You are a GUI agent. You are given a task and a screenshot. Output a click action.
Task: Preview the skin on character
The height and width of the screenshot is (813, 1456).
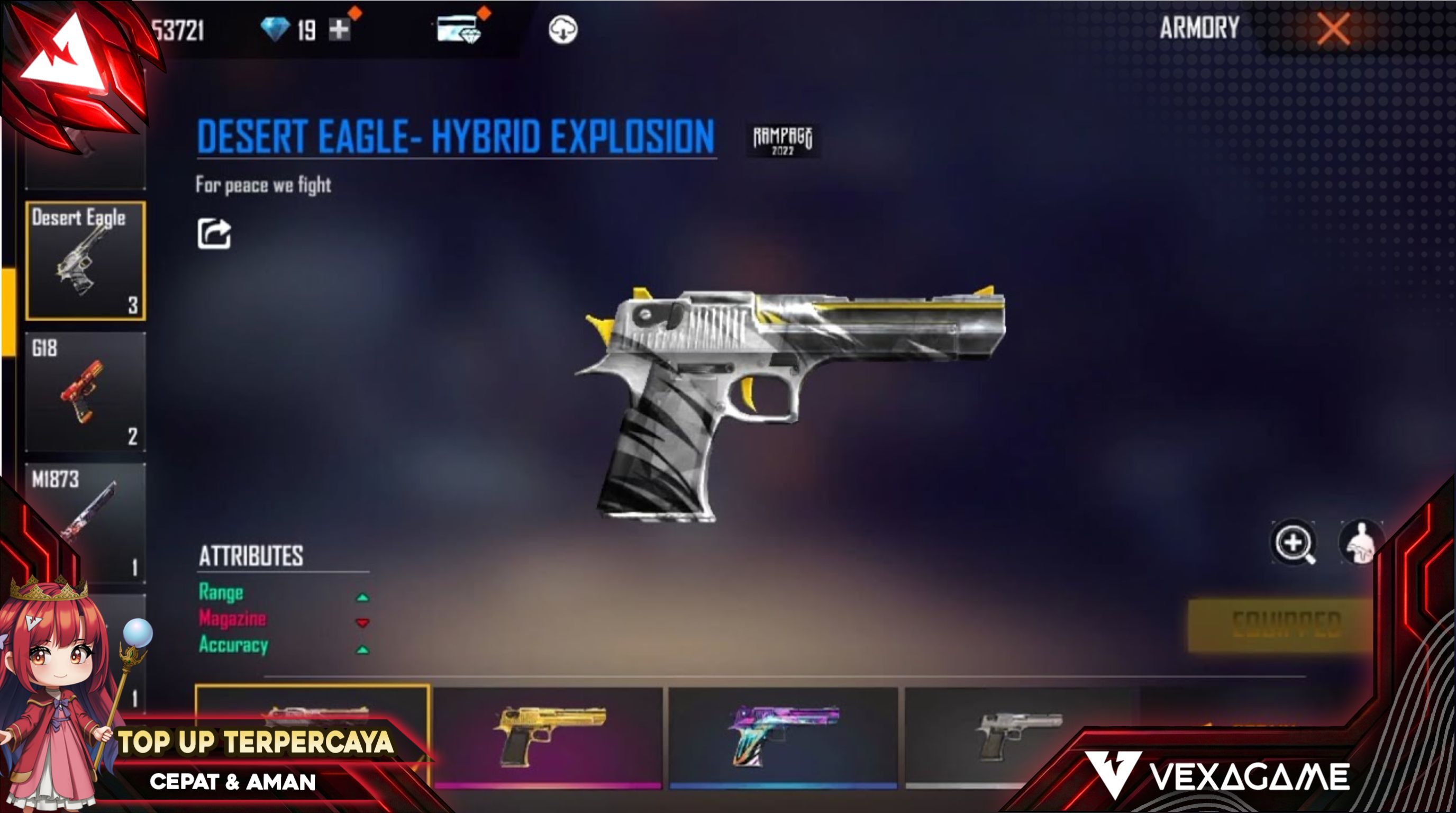coord(1361,543)
